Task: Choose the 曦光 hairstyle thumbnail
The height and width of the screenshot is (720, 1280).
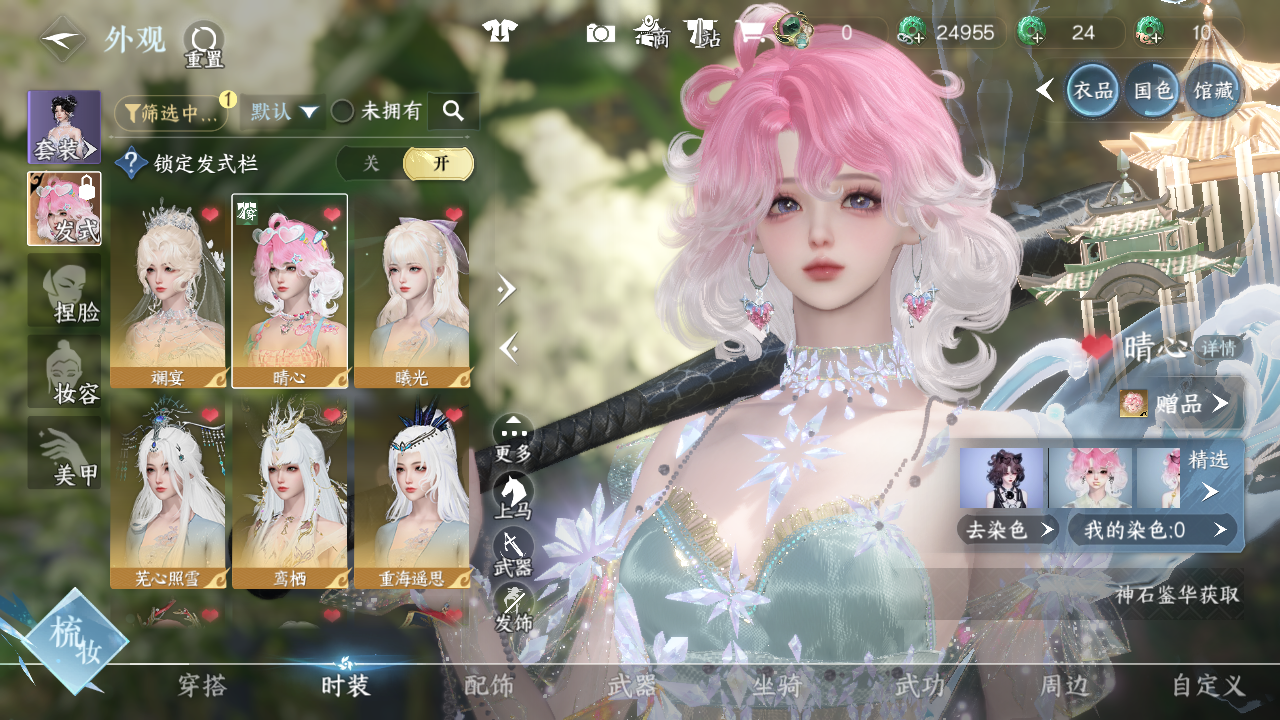Action: point(412,290)
